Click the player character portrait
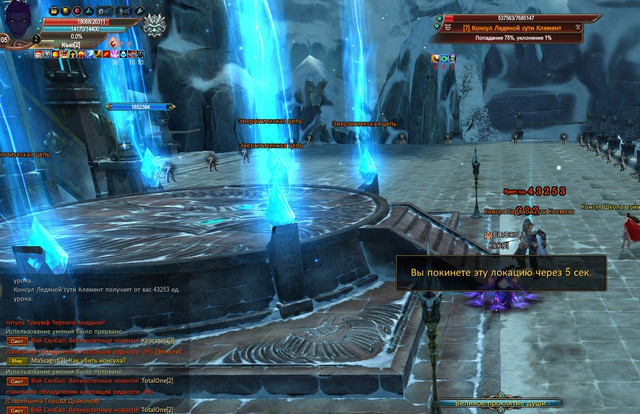The image size is (640, 414). pos(20,22)
